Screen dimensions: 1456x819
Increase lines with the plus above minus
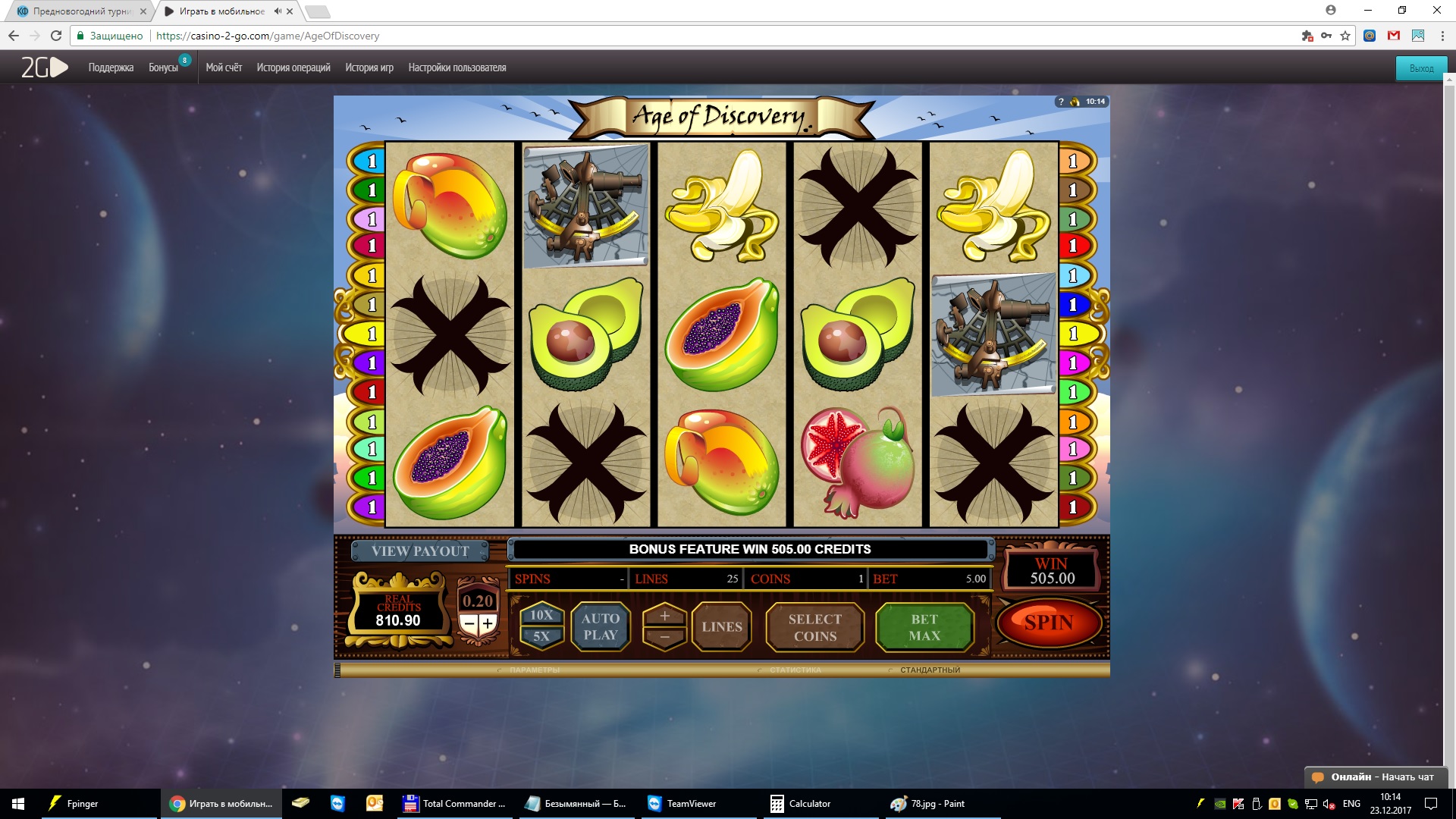click(664, 616)
